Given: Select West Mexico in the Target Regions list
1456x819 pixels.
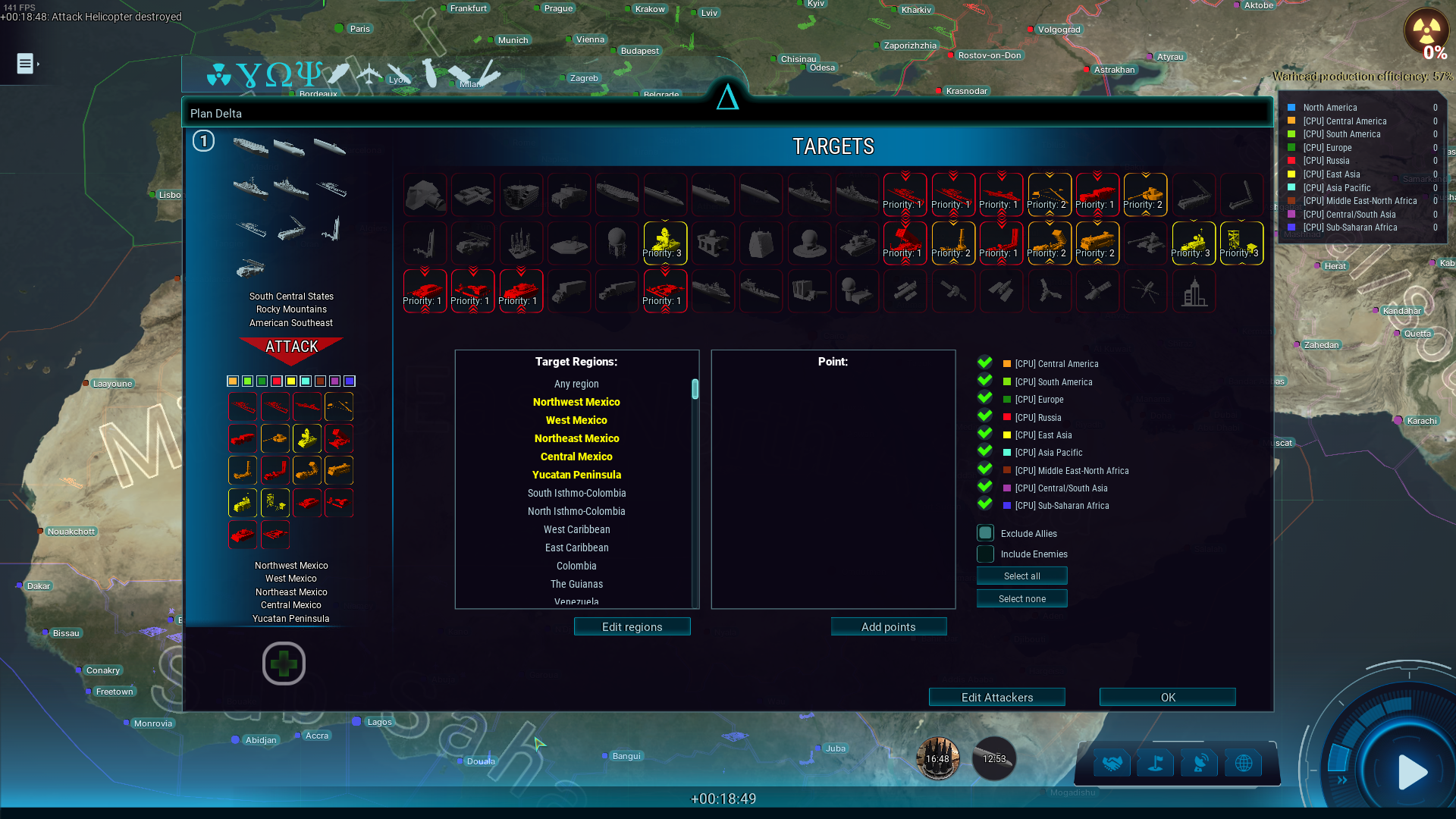Looking at the screenshot, I should 576,420.
